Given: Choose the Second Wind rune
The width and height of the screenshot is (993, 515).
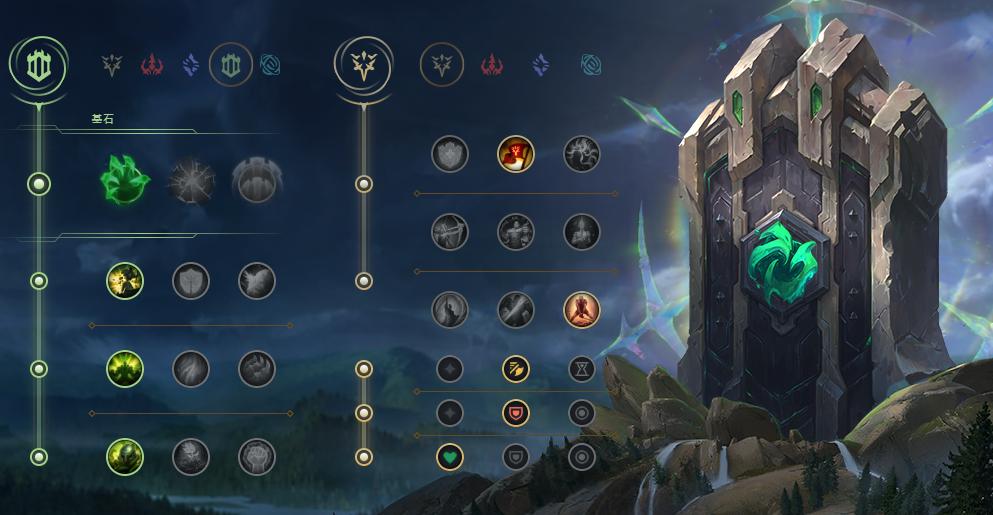Looking at the screenshot, I should 190,369.
